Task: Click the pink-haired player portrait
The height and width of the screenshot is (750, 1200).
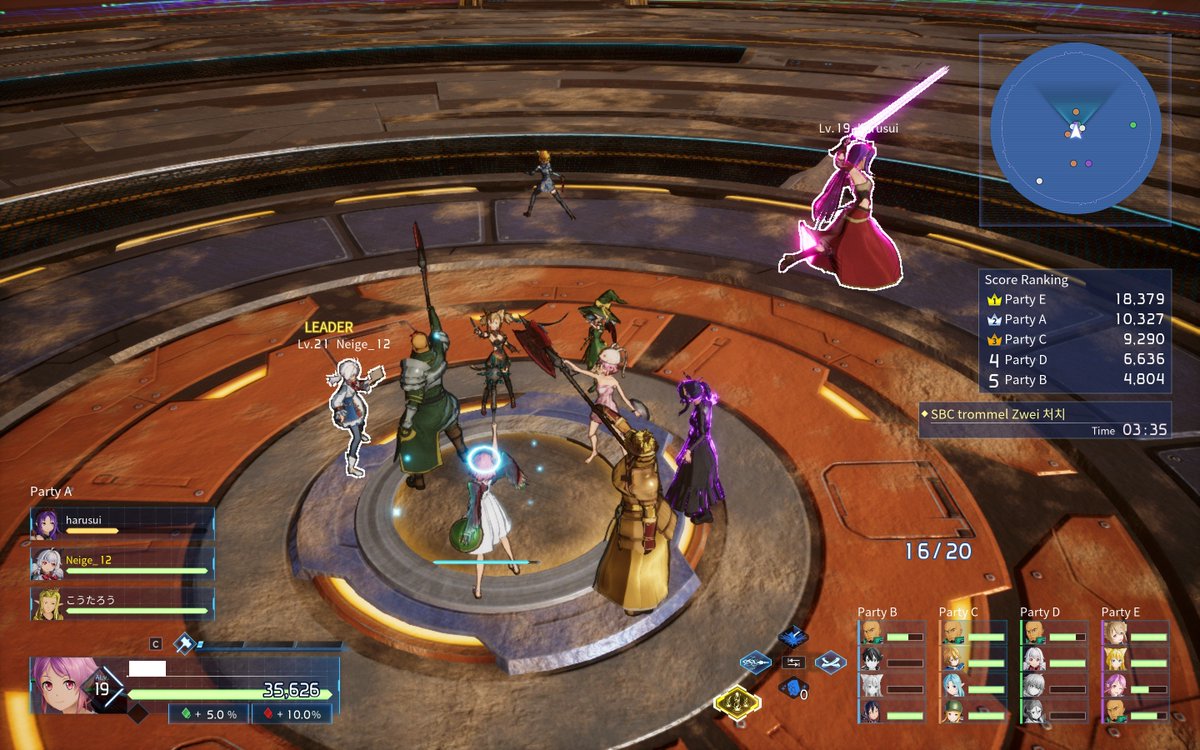Action: pyautogui.click(x=66, y=685)
